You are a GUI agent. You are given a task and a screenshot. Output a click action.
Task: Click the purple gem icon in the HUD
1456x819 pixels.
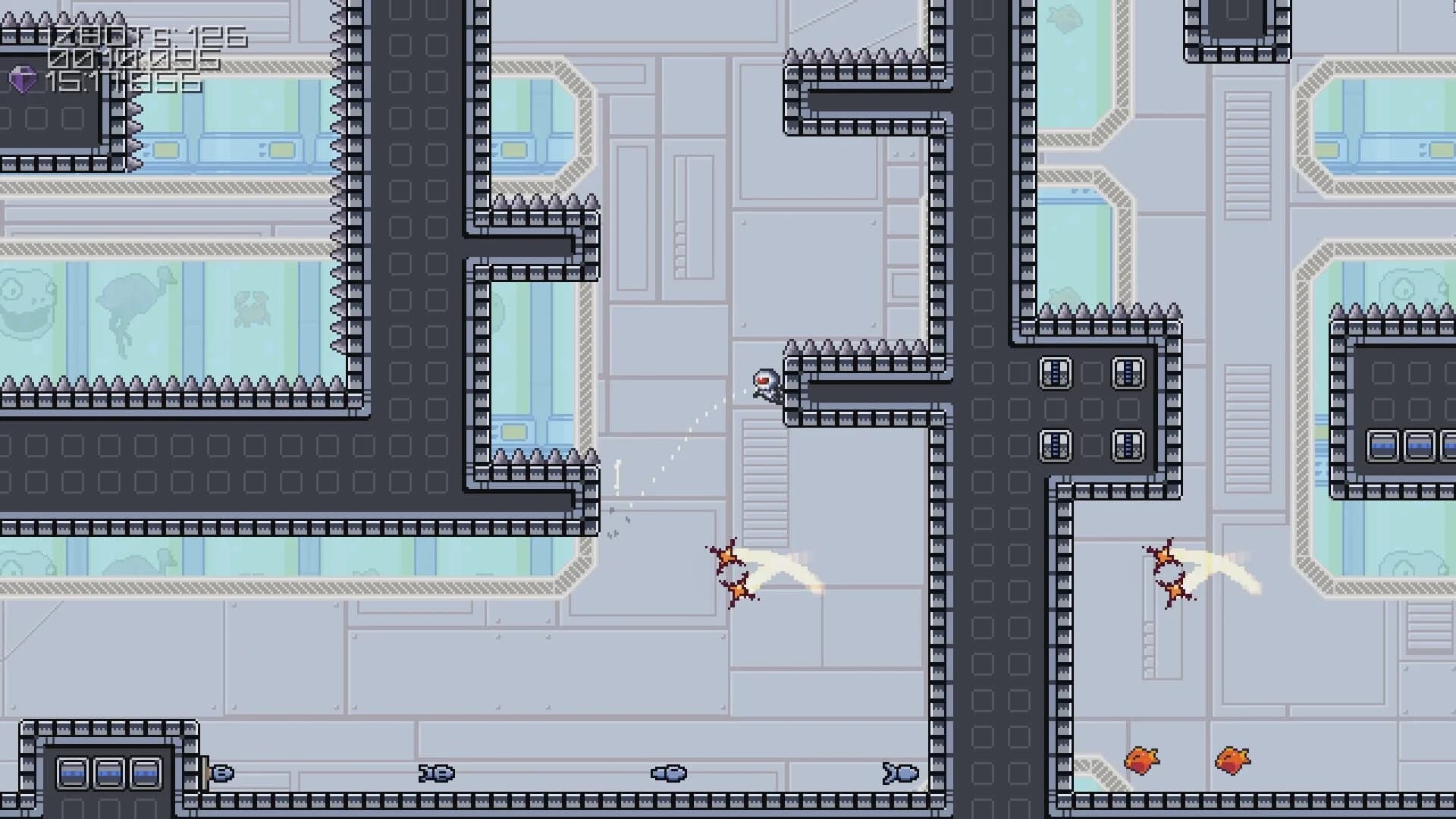click(x=21, y=79)
